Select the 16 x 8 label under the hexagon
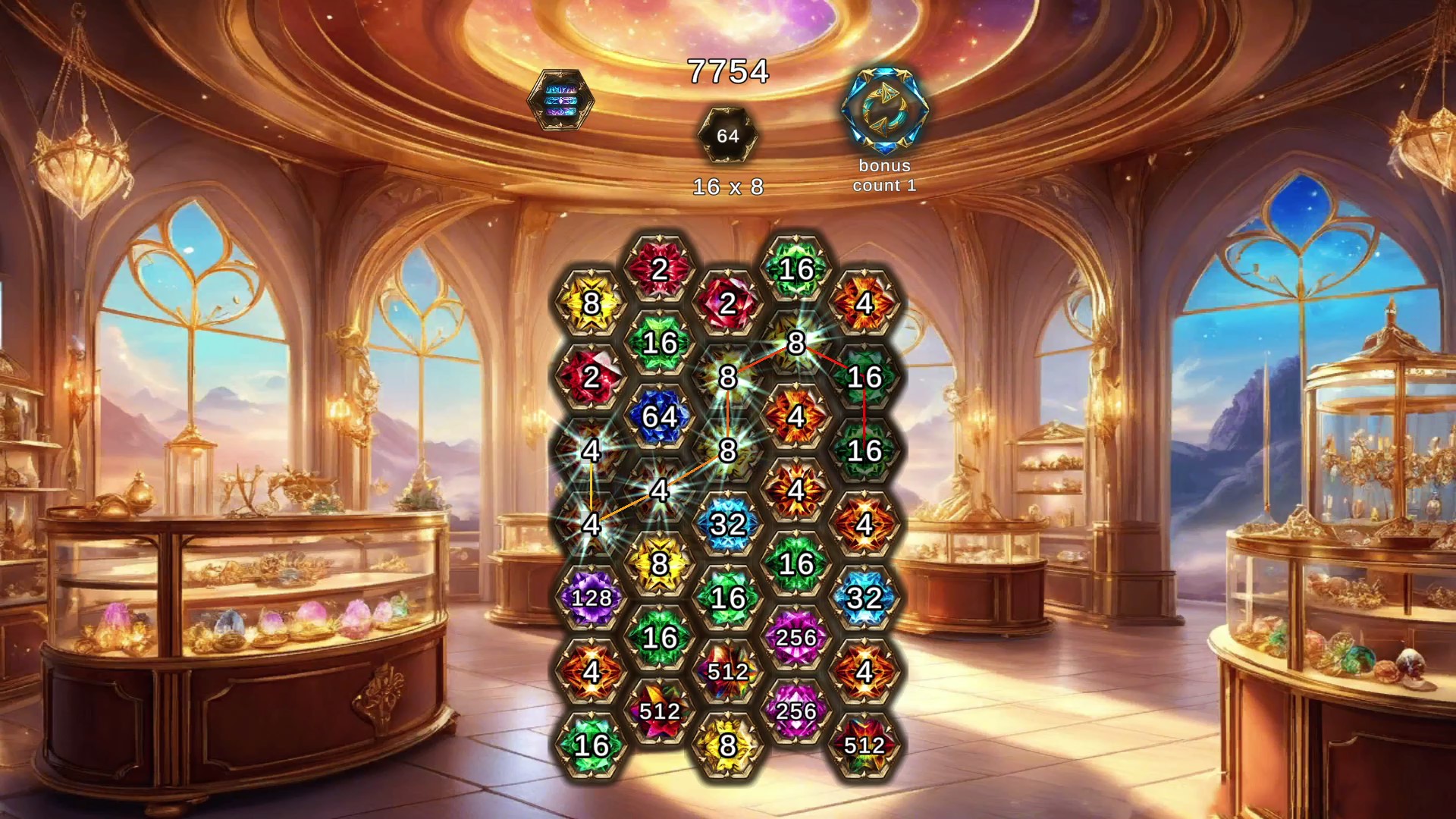 point(729,185)
